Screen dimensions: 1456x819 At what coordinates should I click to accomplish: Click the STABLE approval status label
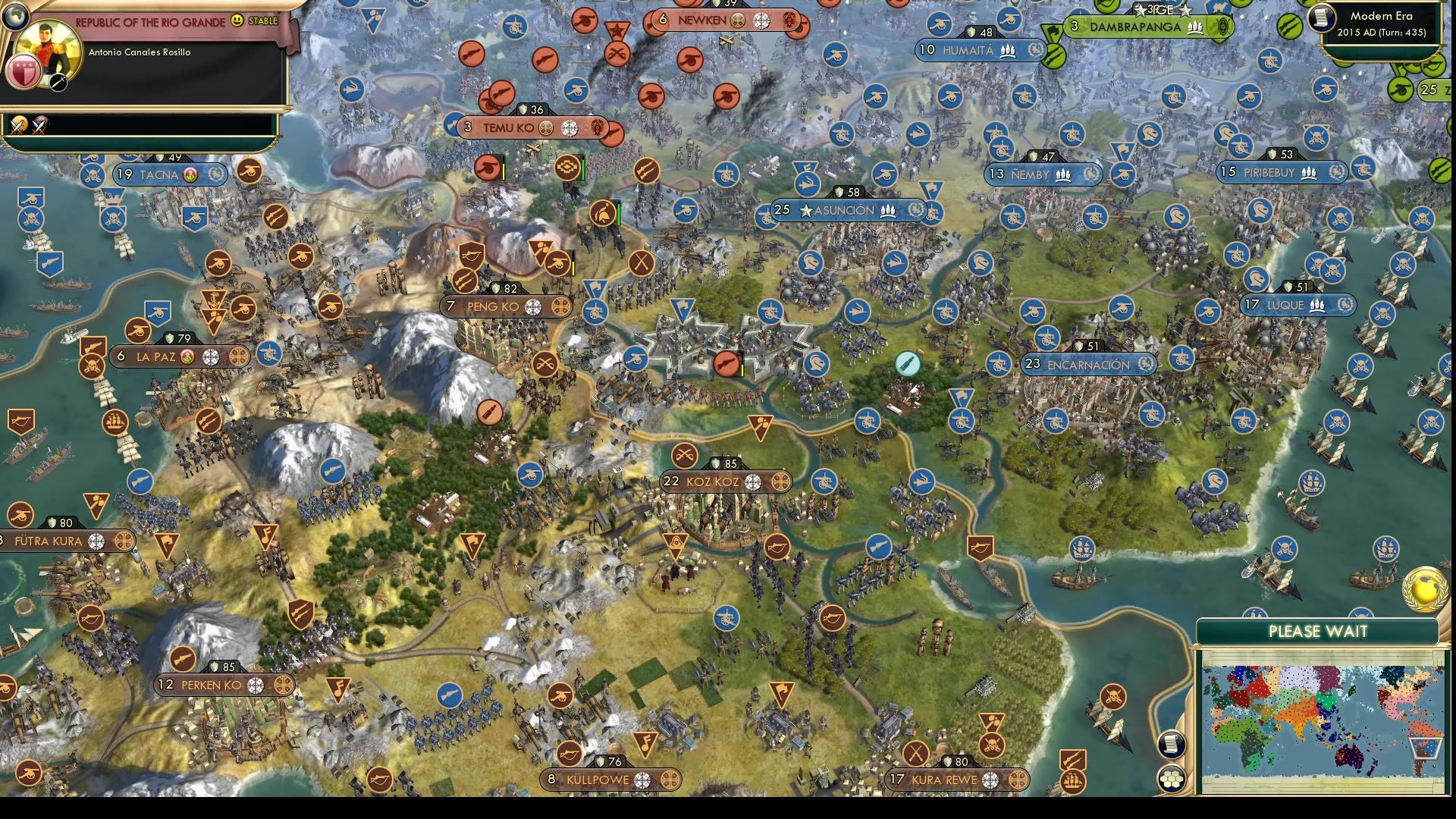pyautogui.click(x=263, y=21)
